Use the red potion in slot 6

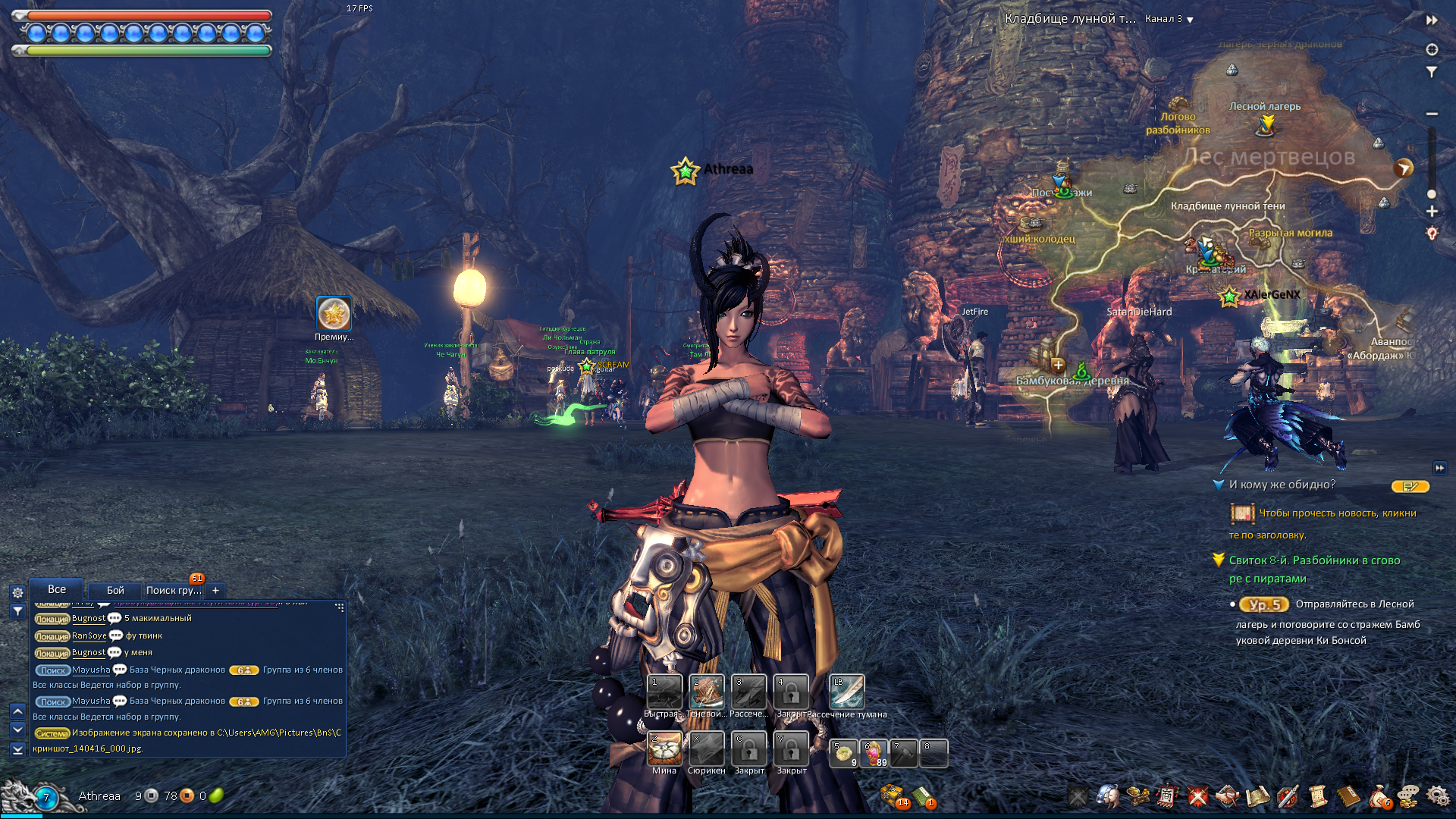coord(874,754)
